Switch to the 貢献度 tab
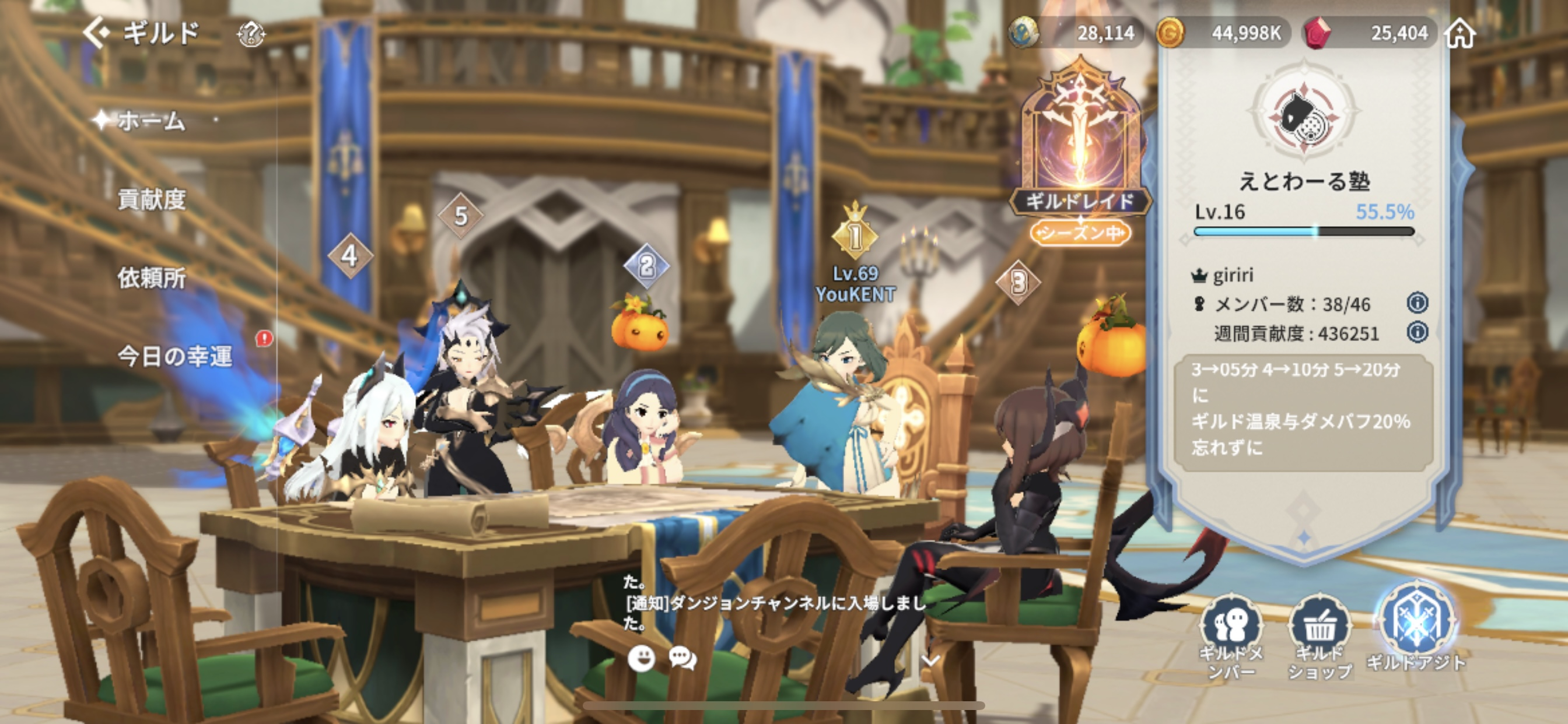Screen dimensions: 1568x724 pyautogui.click(x=152, y=199)
